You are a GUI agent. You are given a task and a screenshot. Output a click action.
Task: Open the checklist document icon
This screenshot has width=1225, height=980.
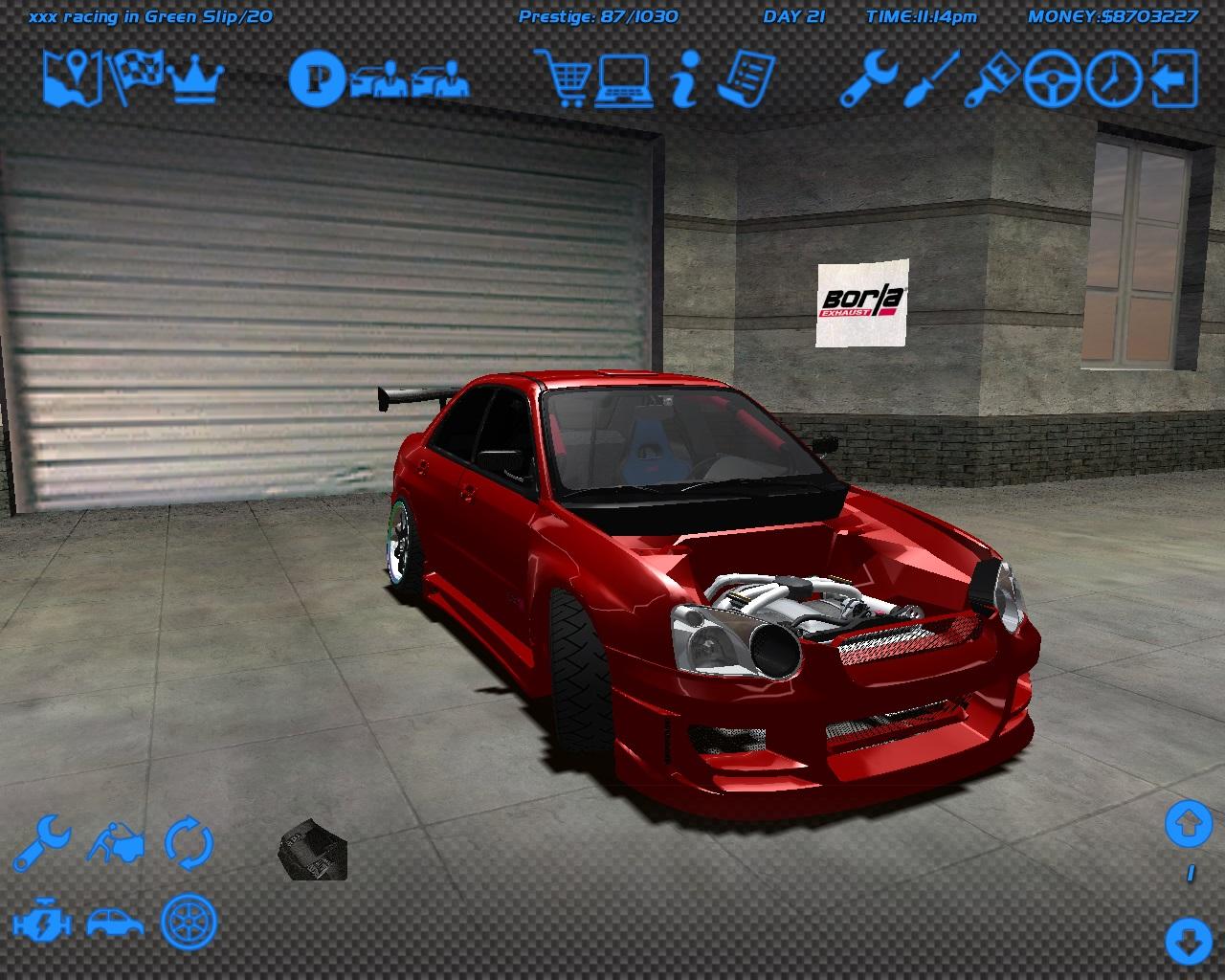pos(746,78)
